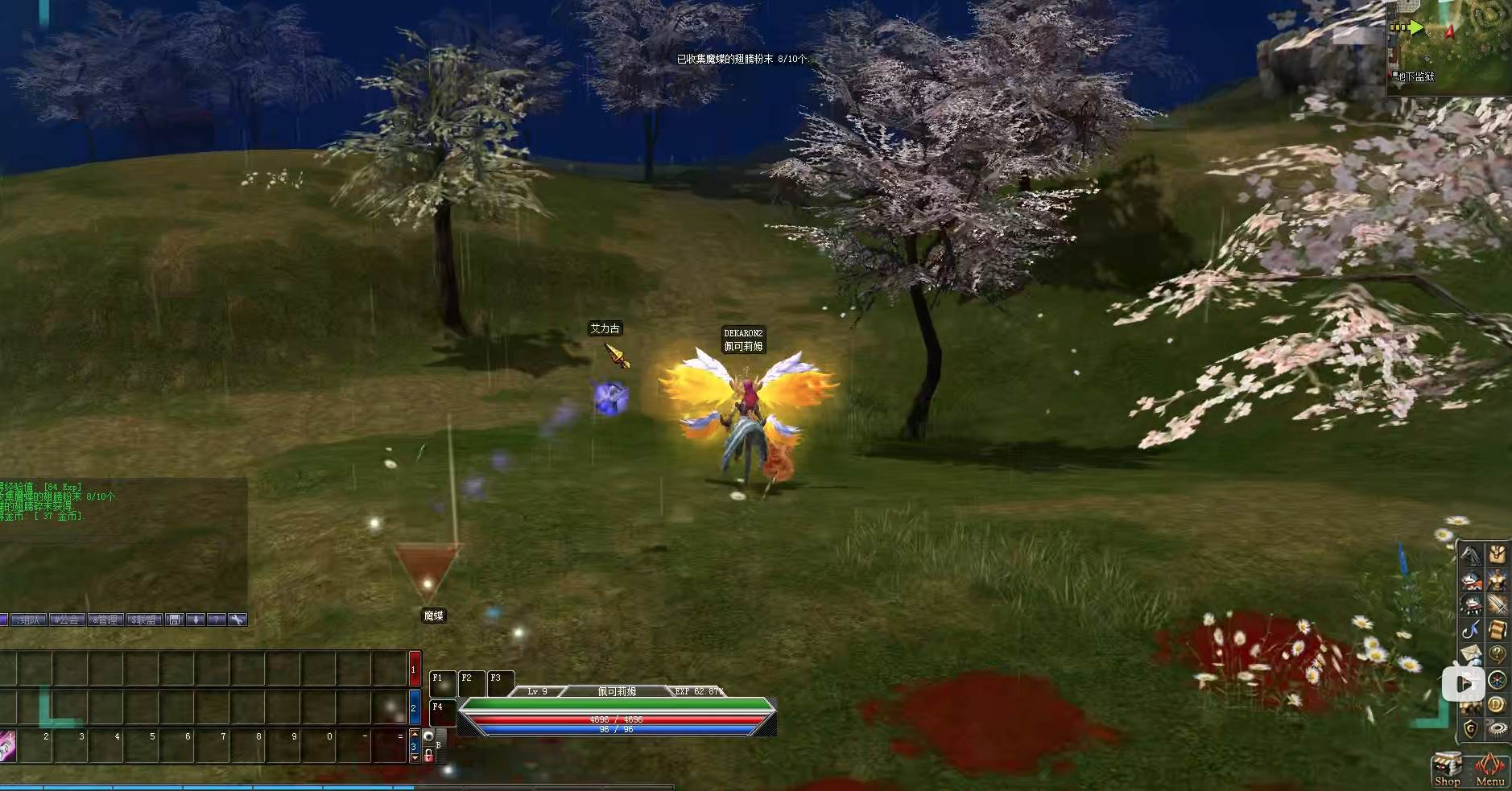This screenshot has height=791, width=1512.
Task: Switch to the 公会 guild chat tab
Action: coord(68,620)
